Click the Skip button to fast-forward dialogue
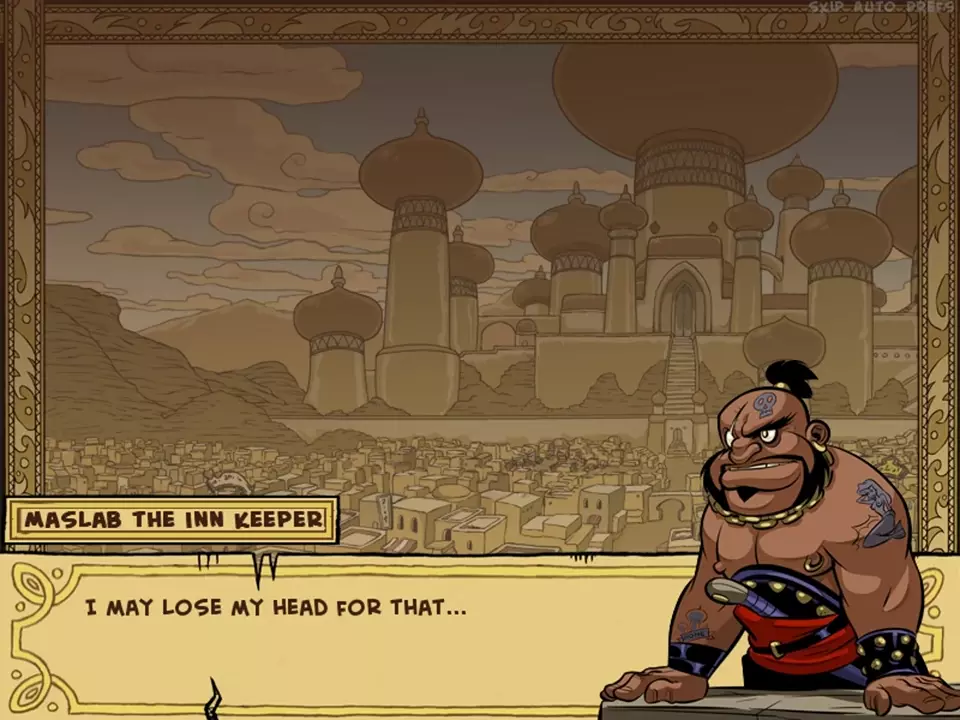 [826, 7]
